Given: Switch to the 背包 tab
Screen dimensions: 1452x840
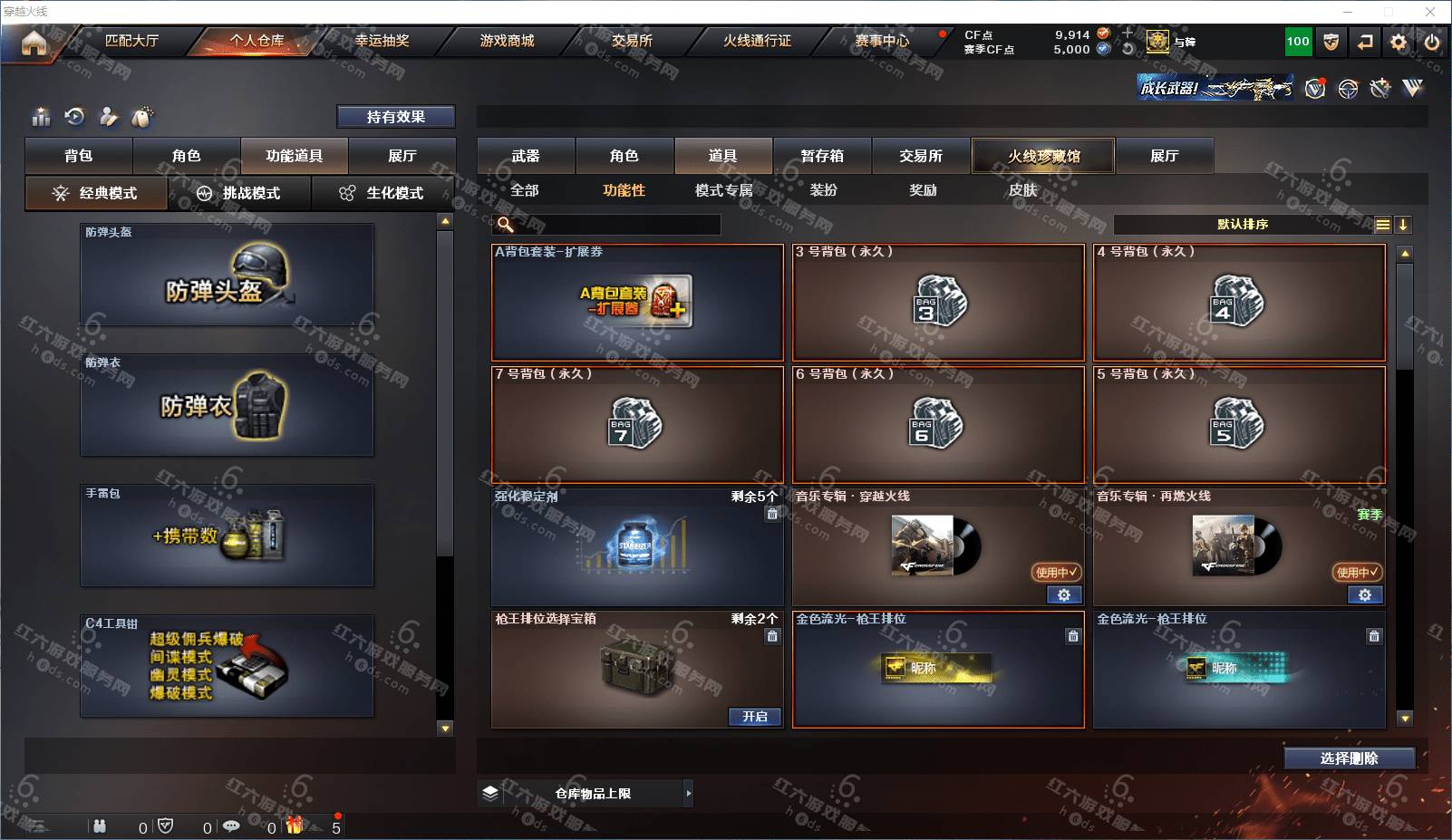Looking at the screenshot, I should pyautogui.click(x=79, y=156).
